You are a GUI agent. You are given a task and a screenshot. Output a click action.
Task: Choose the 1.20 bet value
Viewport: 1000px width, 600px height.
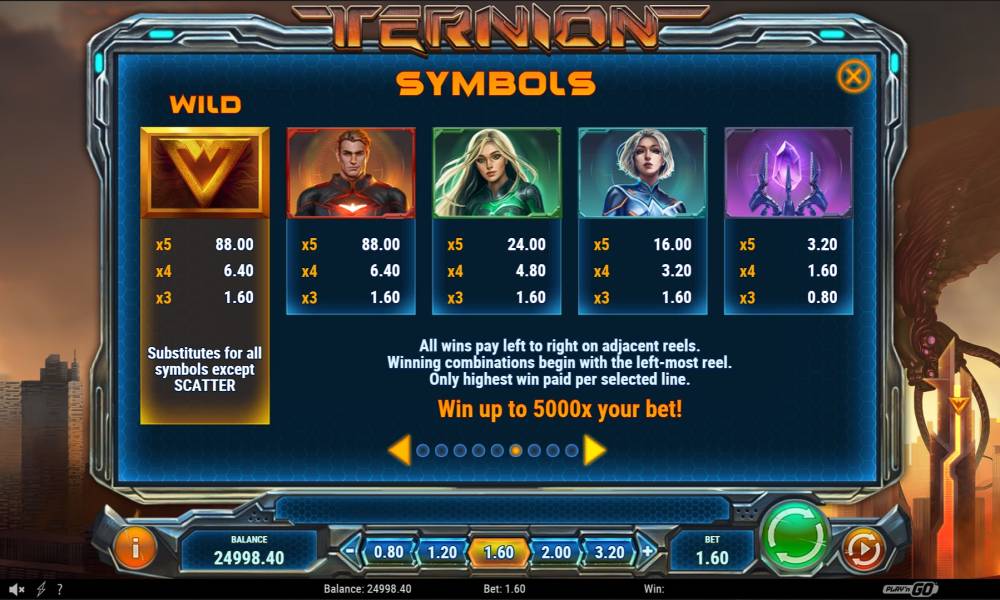click(x=442, y=552)
